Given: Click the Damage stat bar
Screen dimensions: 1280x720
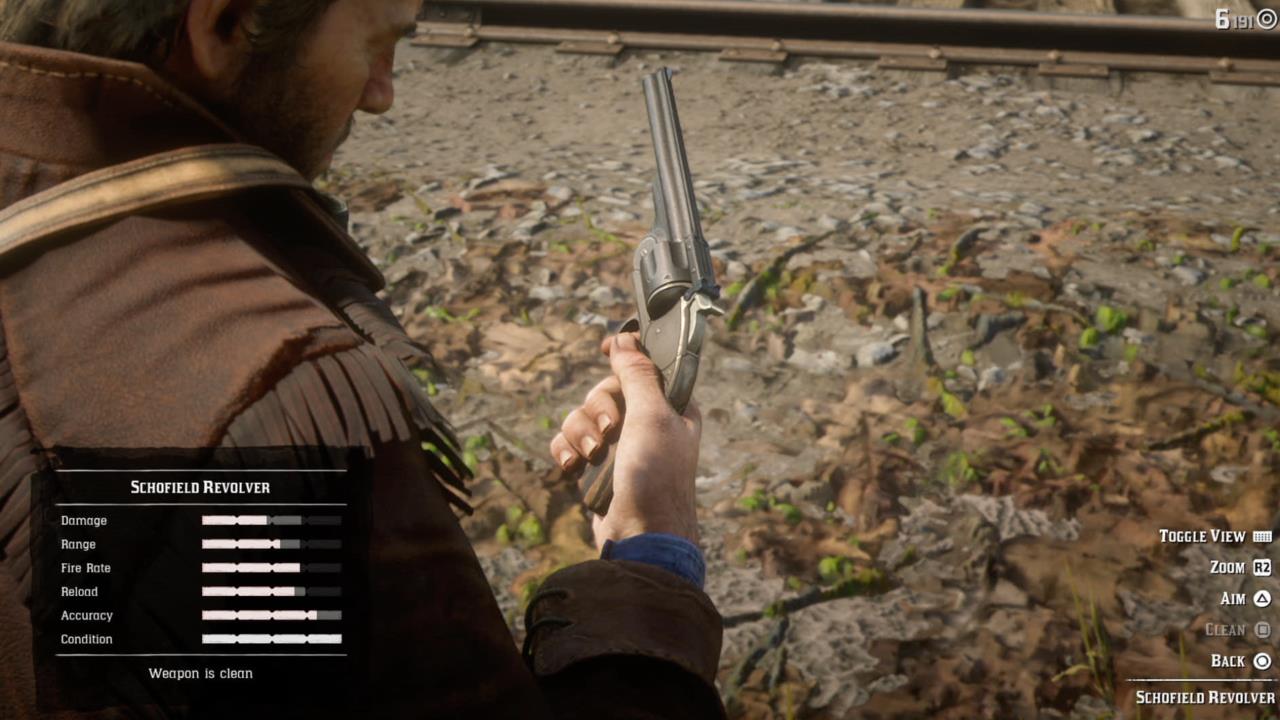Looking at the screenshot, I should pos(270,520).
